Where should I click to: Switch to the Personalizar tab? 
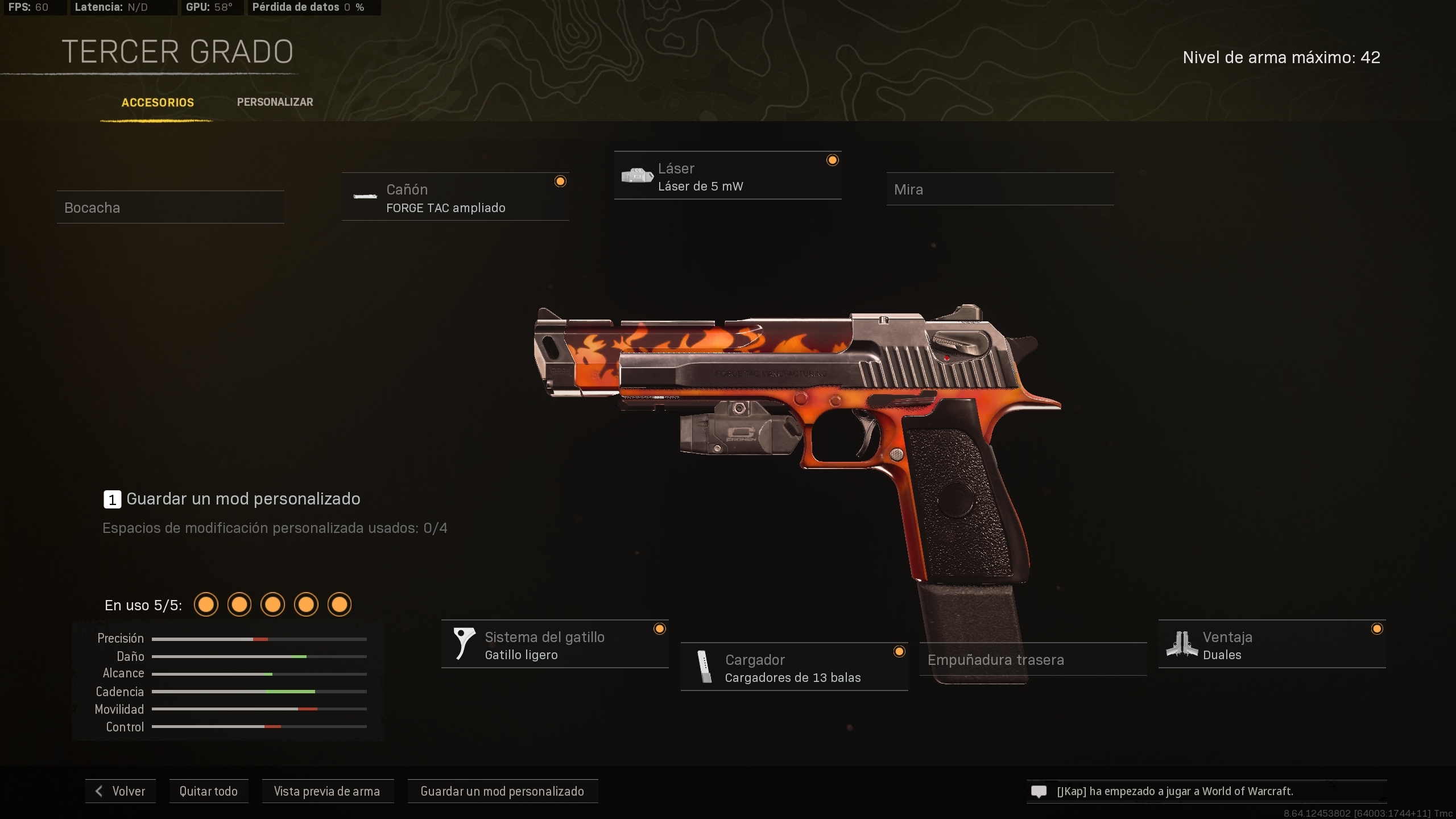(275, 102)
